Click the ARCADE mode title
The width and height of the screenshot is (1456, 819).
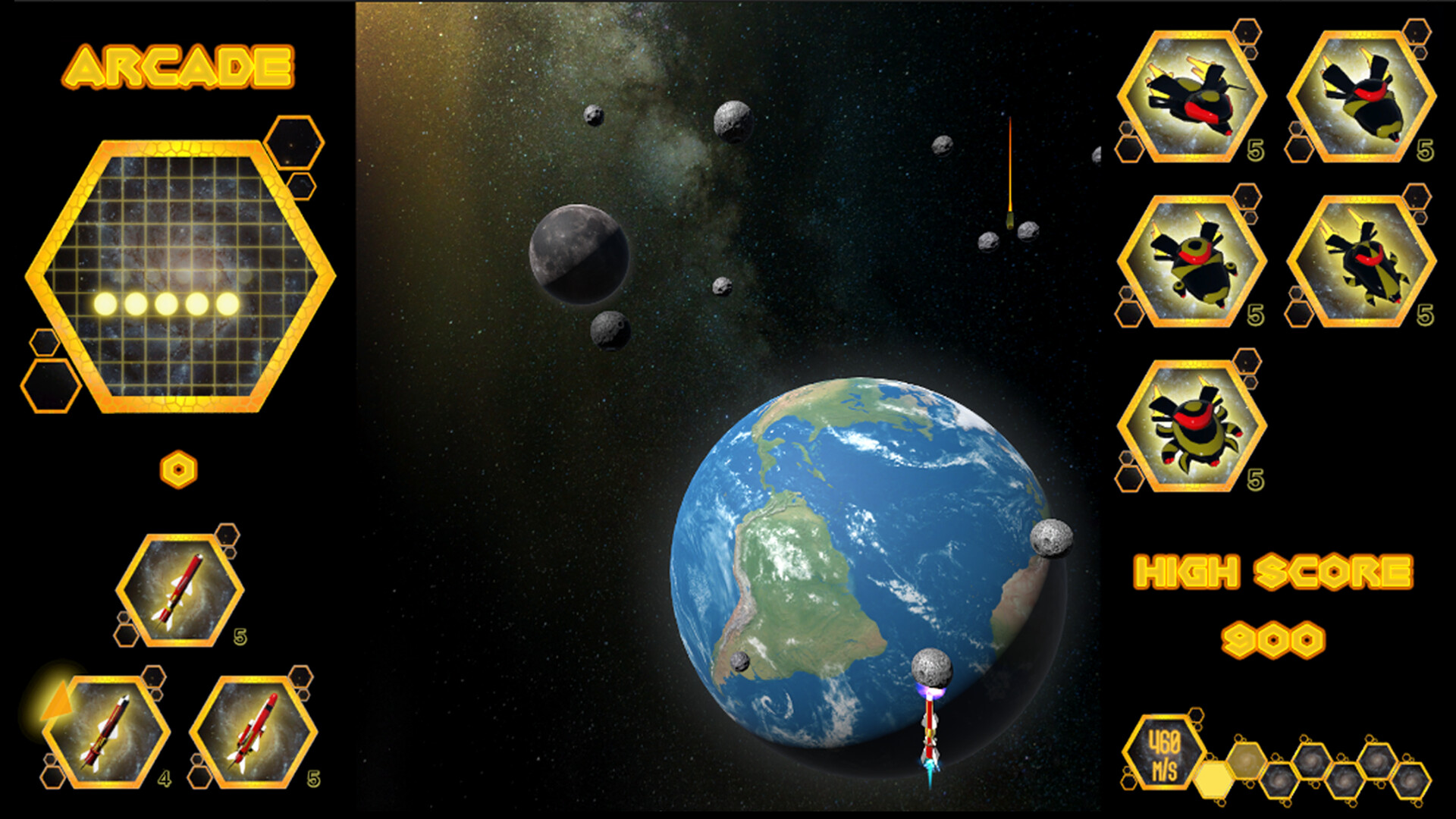(182, 67)
